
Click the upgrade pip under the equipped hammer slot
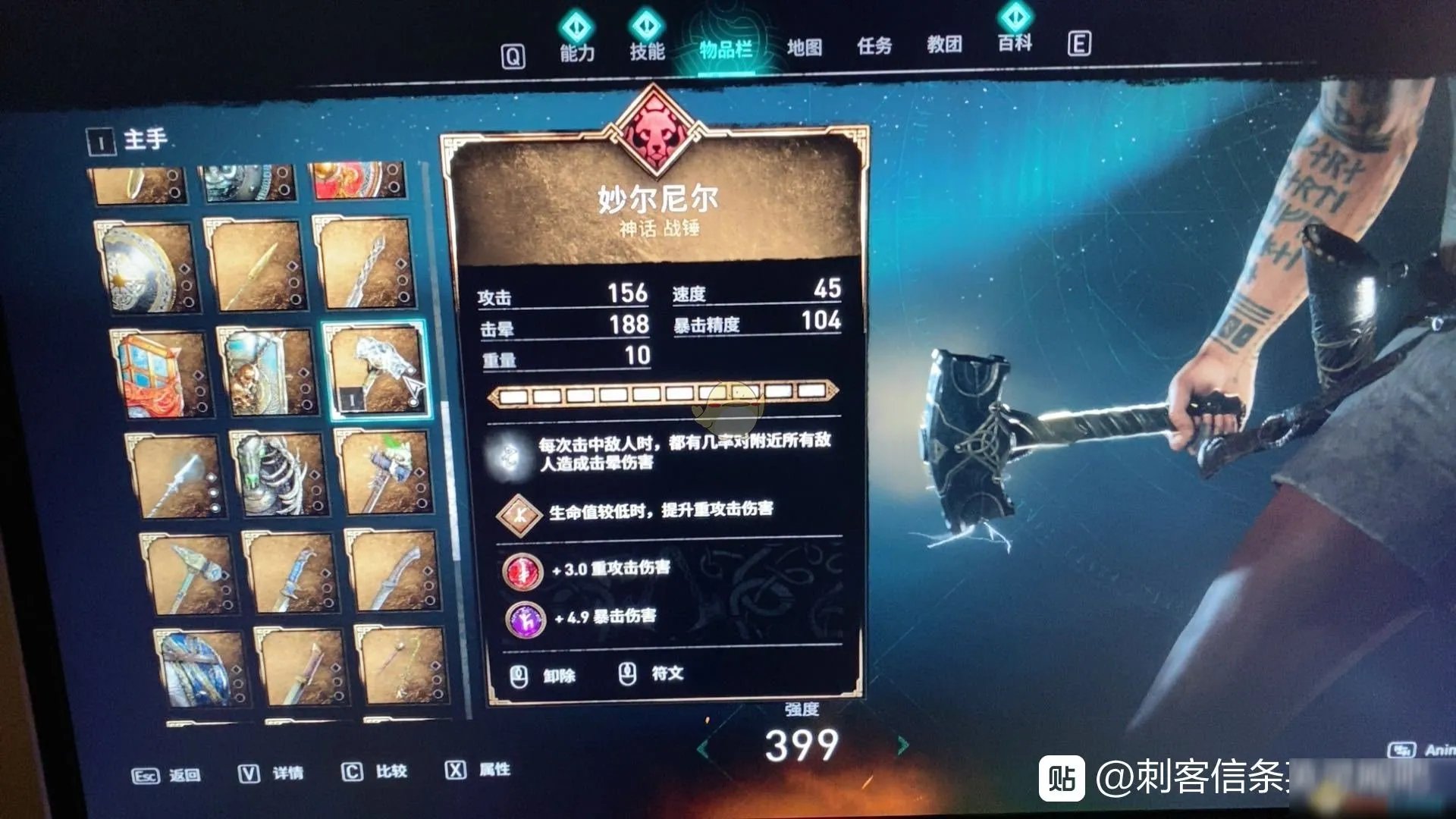click(413, 402)
